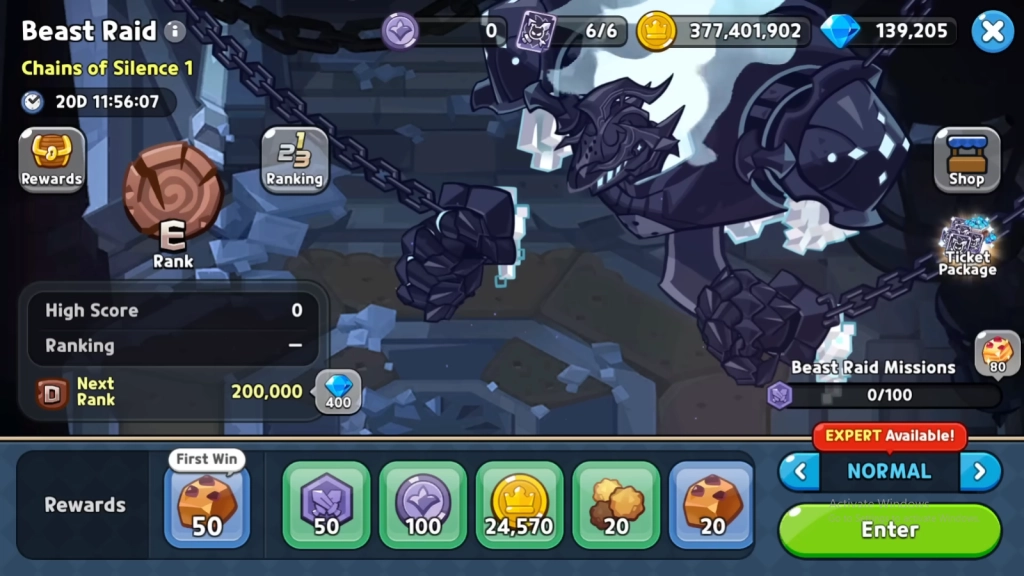The height and width of the screenshot is (576, 1024).
Task: Open the Beast Raid info tooltip
Action: tap(175, 31)
